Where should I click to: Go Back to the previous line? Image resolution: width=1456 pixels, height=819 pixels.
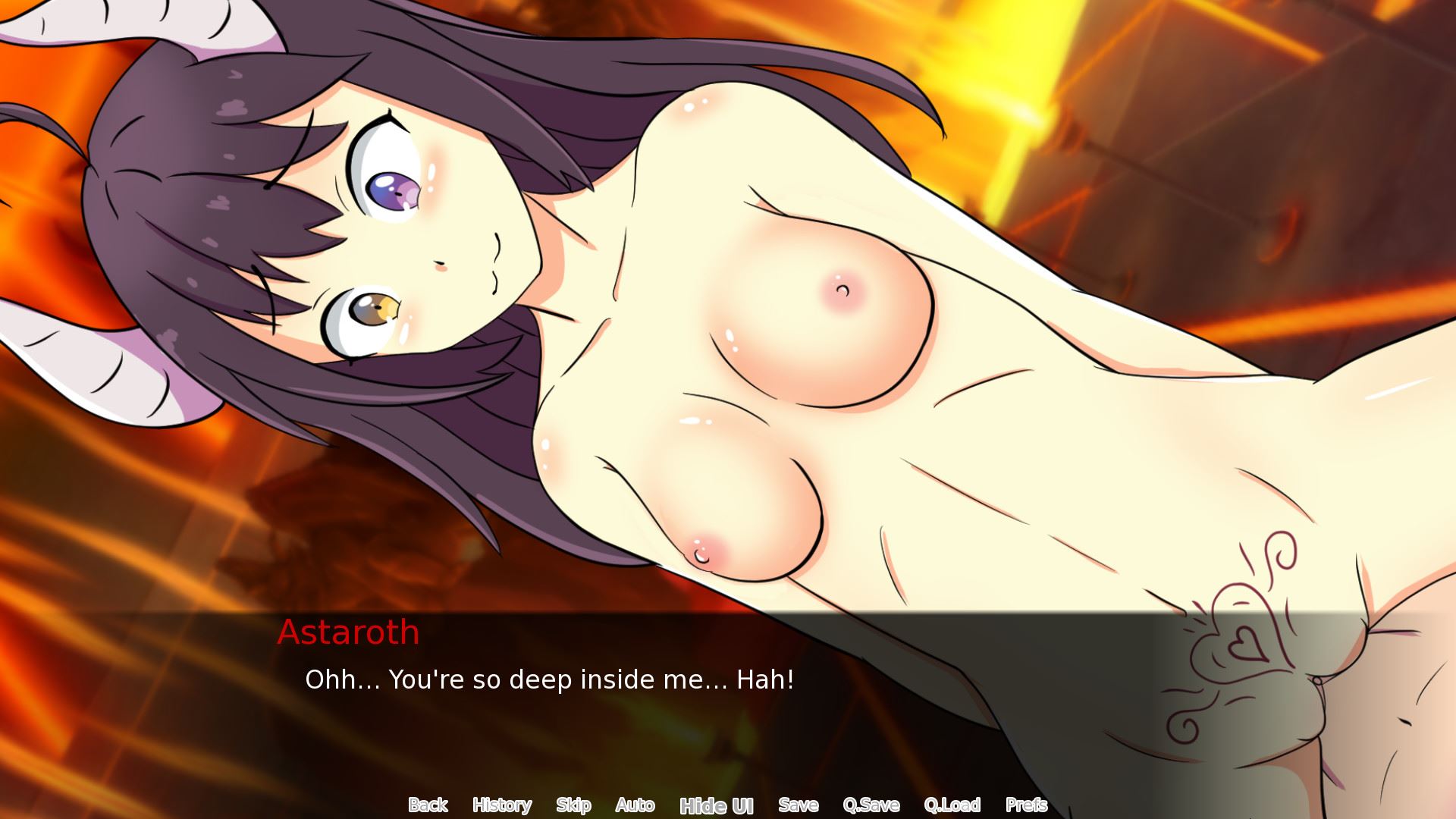[428, 805]
